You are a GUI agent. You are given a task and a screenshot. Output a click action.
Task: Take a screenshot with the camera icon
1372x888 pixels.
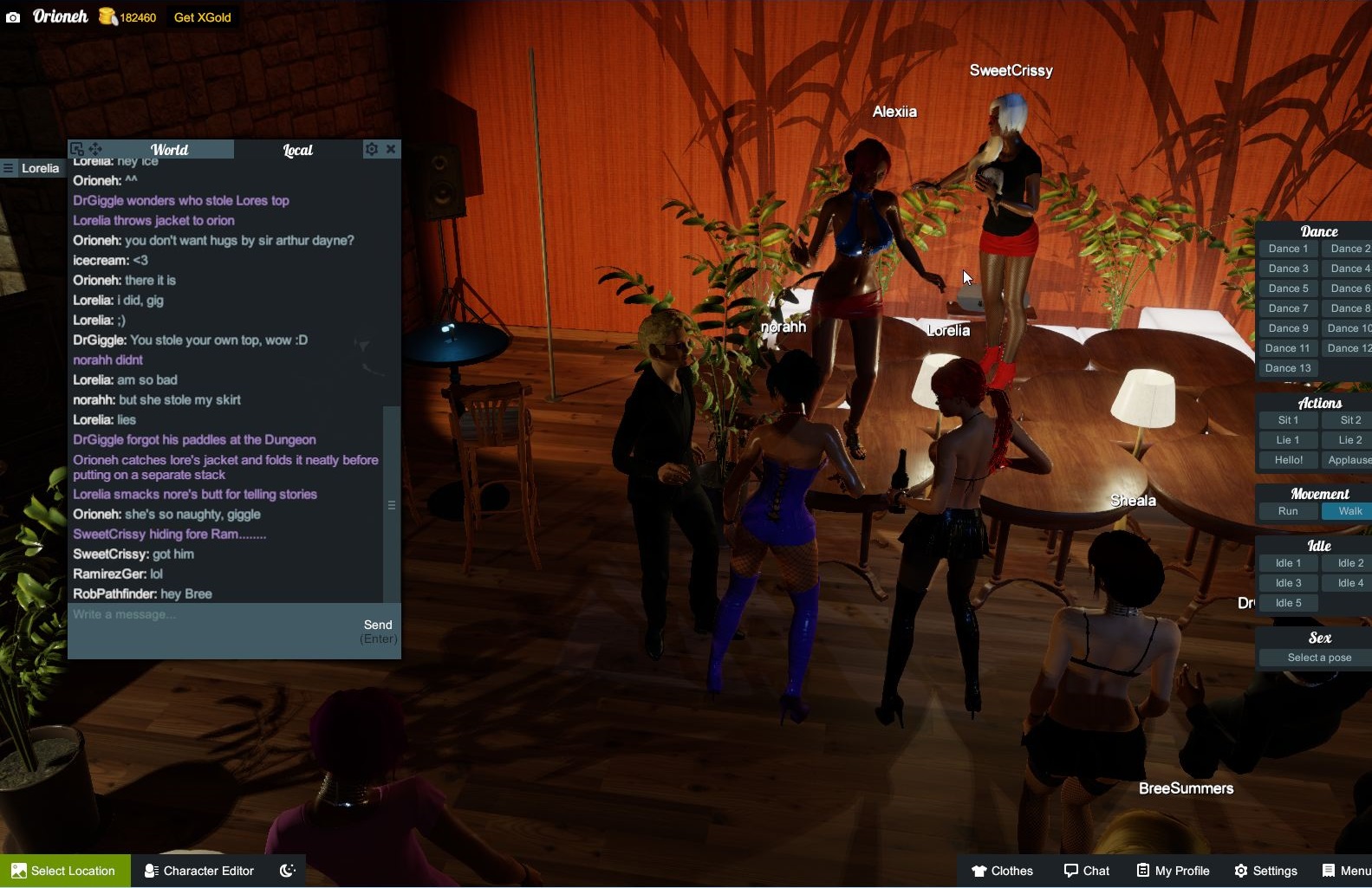tap(13, 17)
